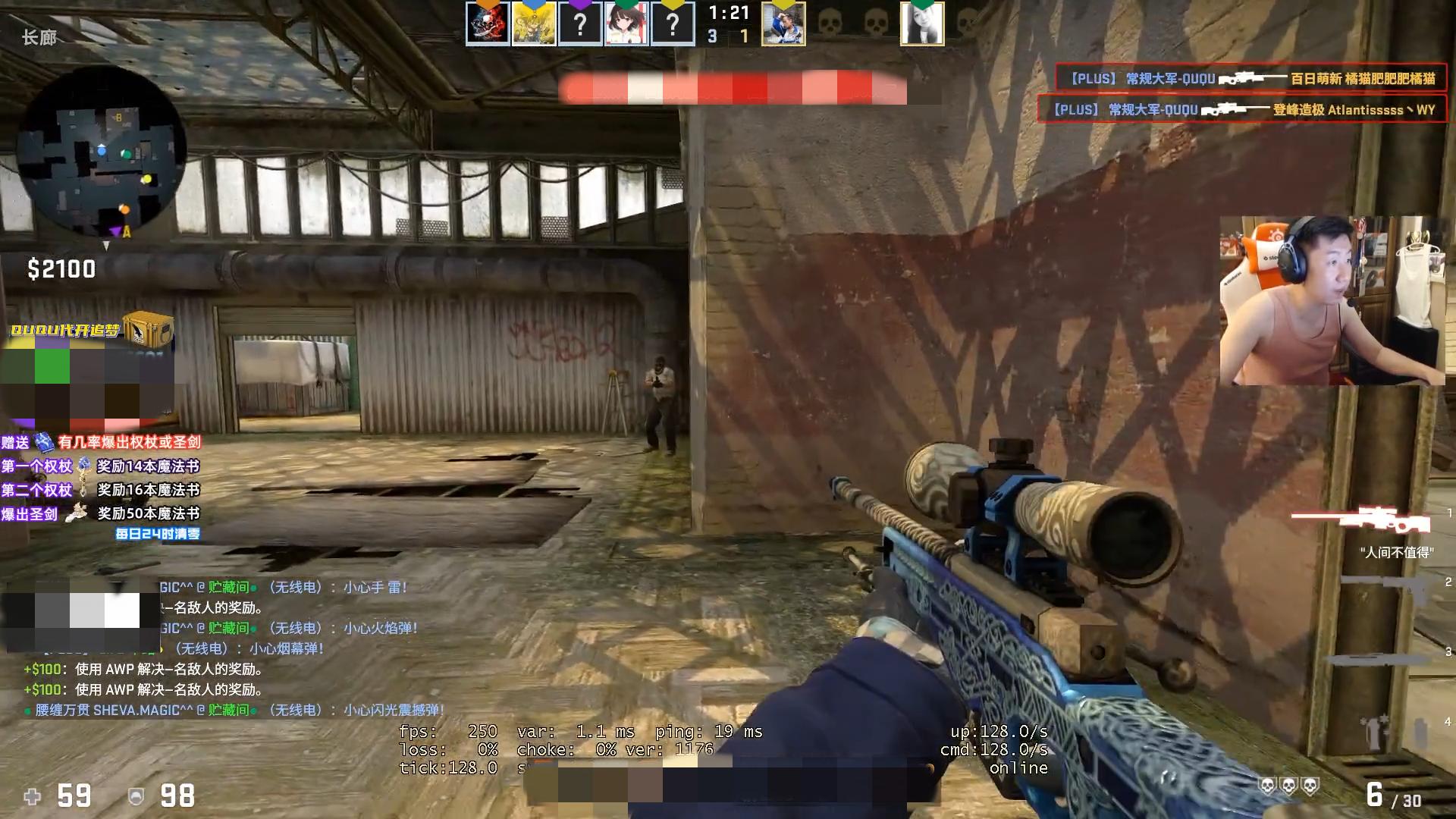Viewport: 1456px width, 819px height.
Task: Click the SHEVA.MAGIC flashbang radio chat line
Action: 235,710
